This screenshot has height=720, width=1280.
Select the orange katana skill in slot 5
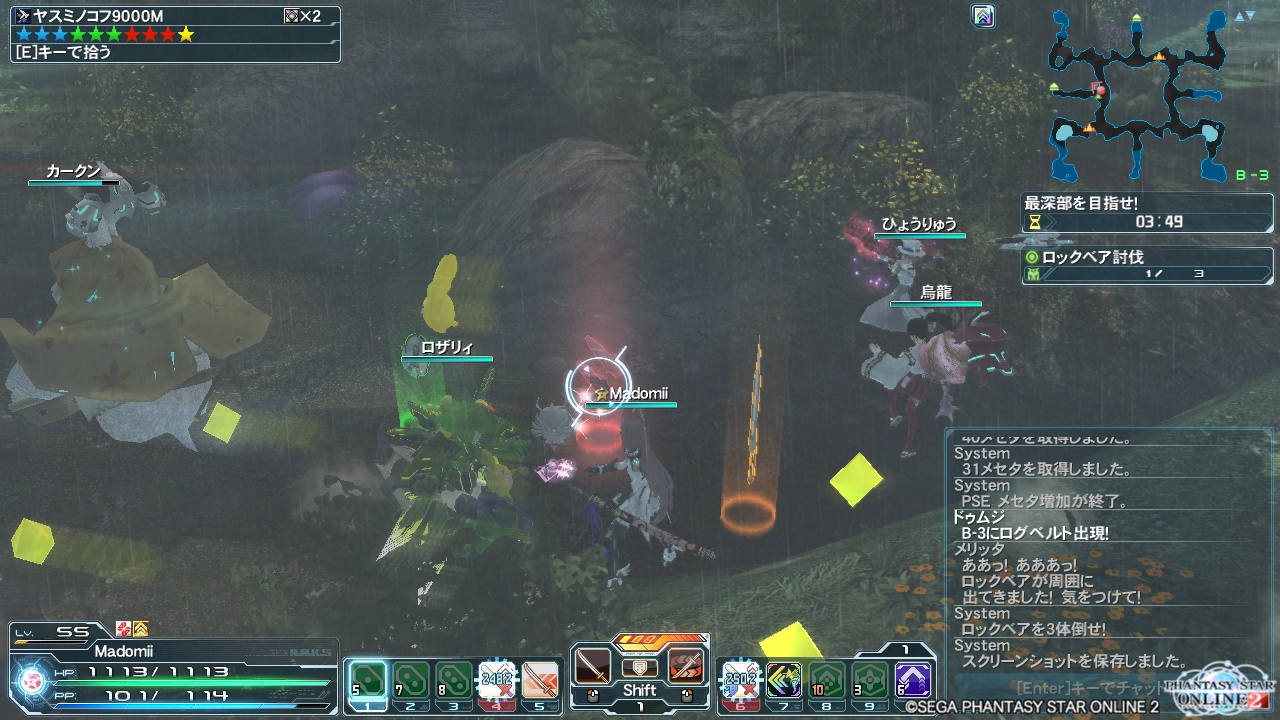click(540, 681)
